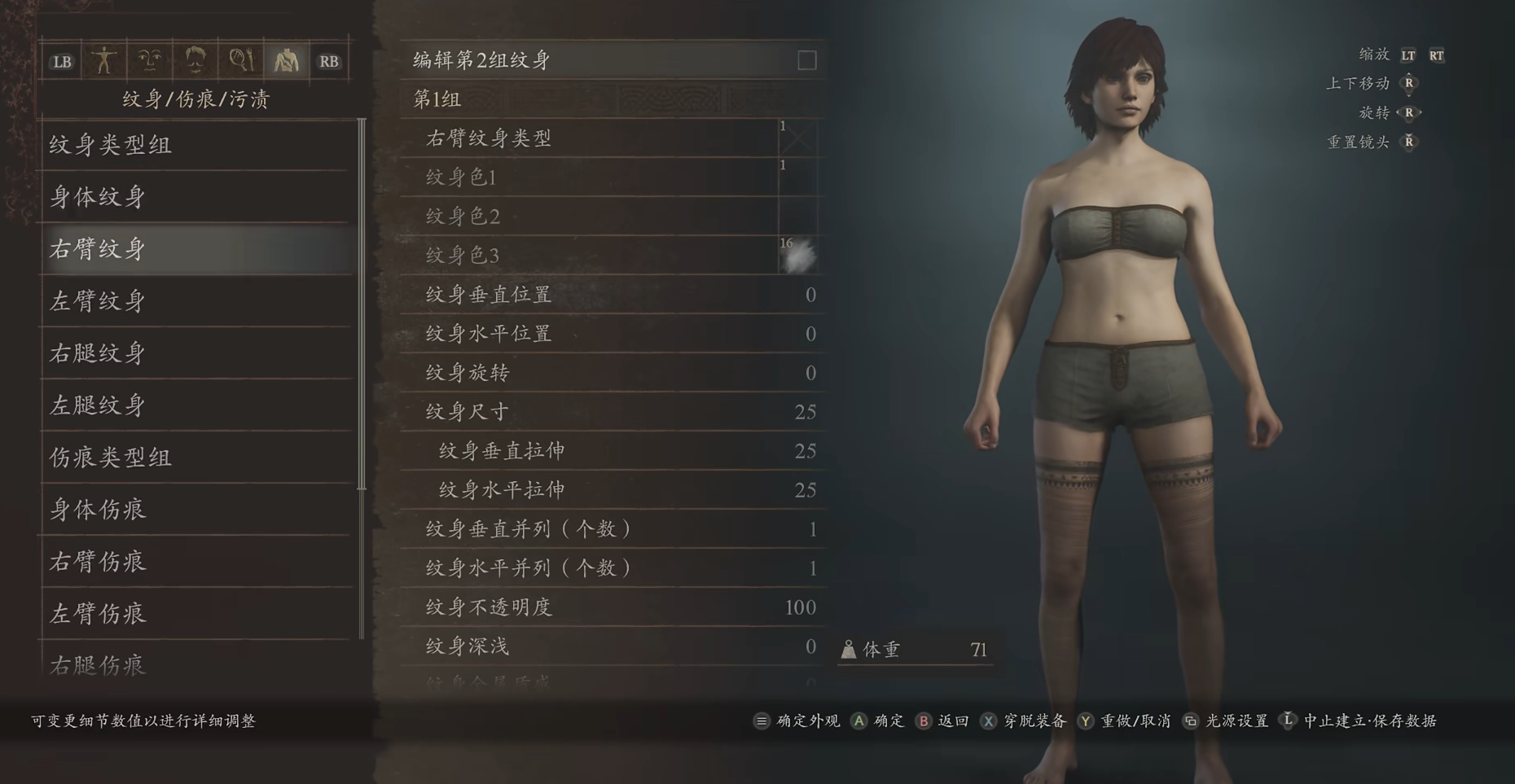Open the 左臂伤痕 entry
This screenshot has height=784, width=1515.
(x=195, y=614)
